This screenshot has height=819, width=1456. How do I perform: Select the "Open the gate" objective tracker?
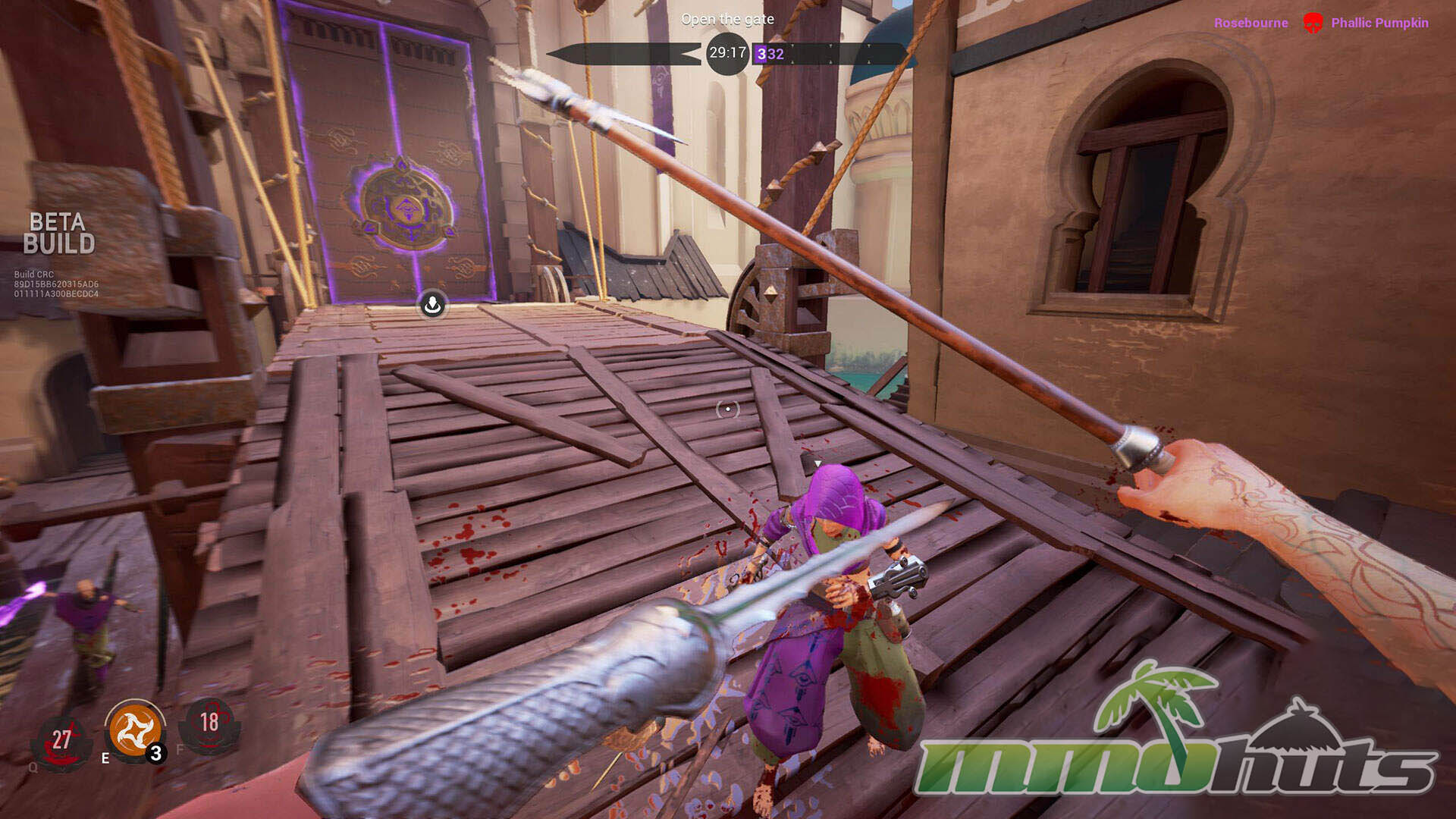tap(727, 19)
